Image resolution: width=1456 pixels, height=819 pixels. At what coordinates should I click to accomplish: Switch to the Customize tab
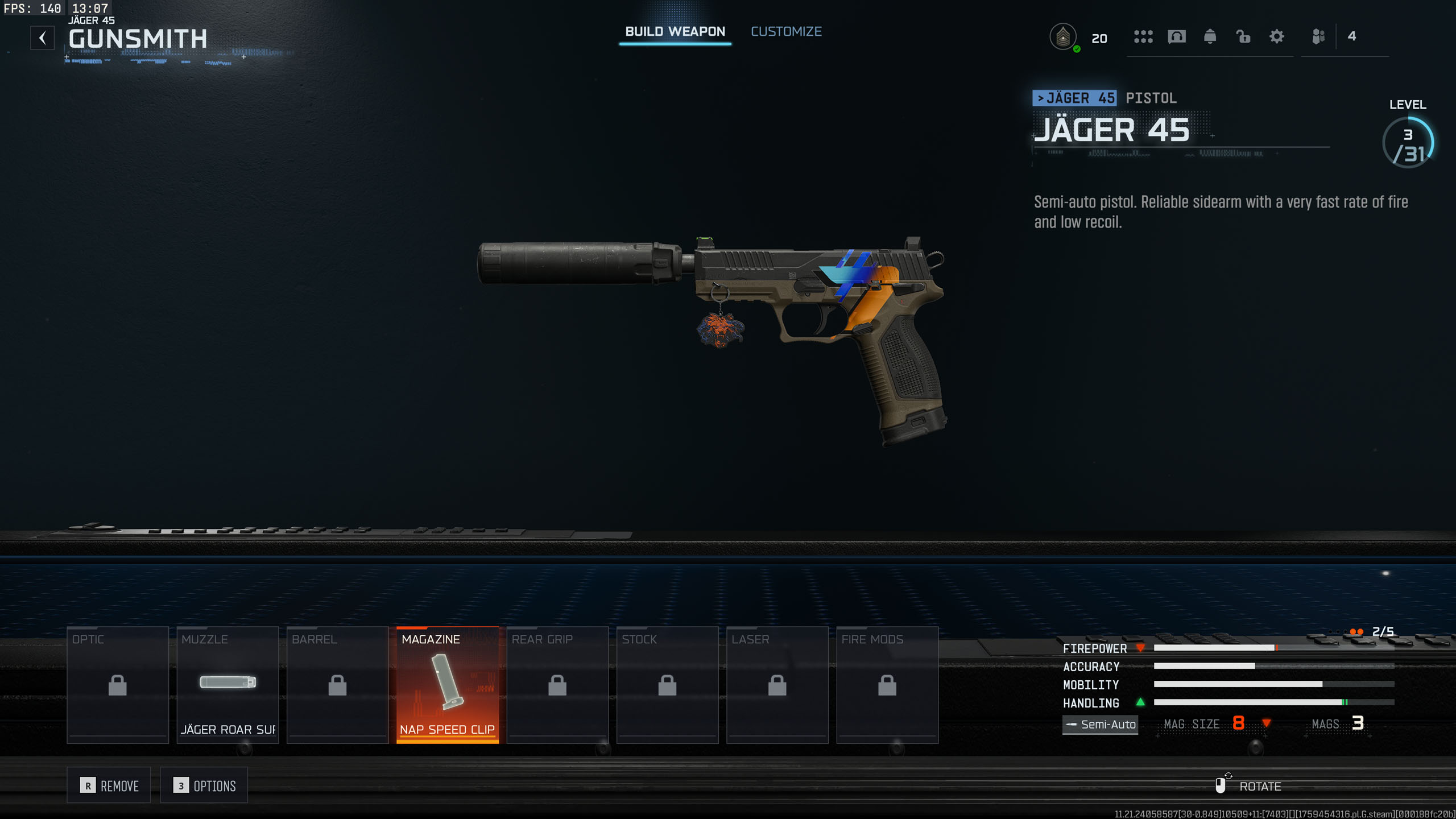point(786,32)
